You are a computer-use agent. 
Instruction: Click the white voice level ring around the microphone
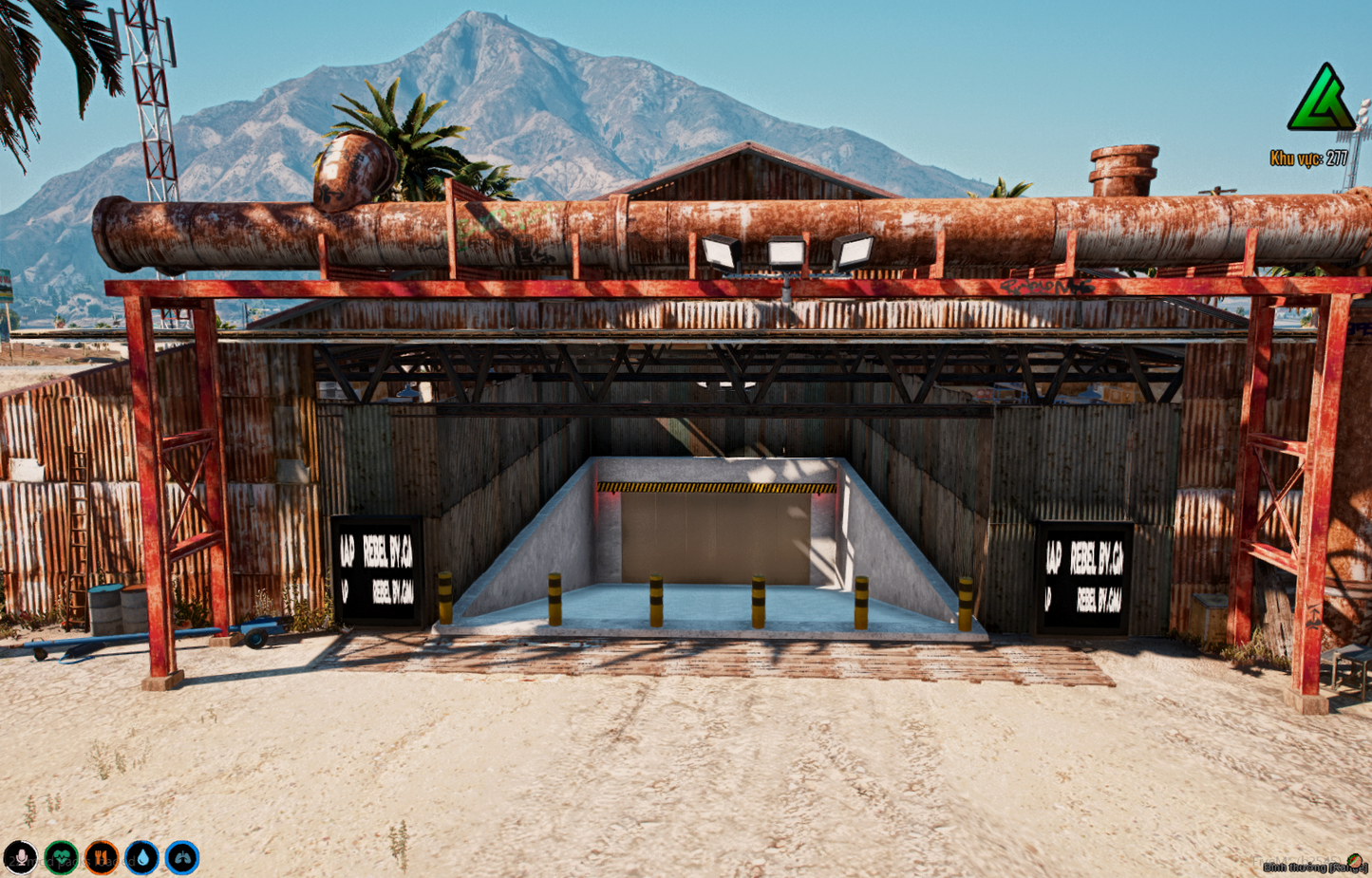(x=21, y=841)
